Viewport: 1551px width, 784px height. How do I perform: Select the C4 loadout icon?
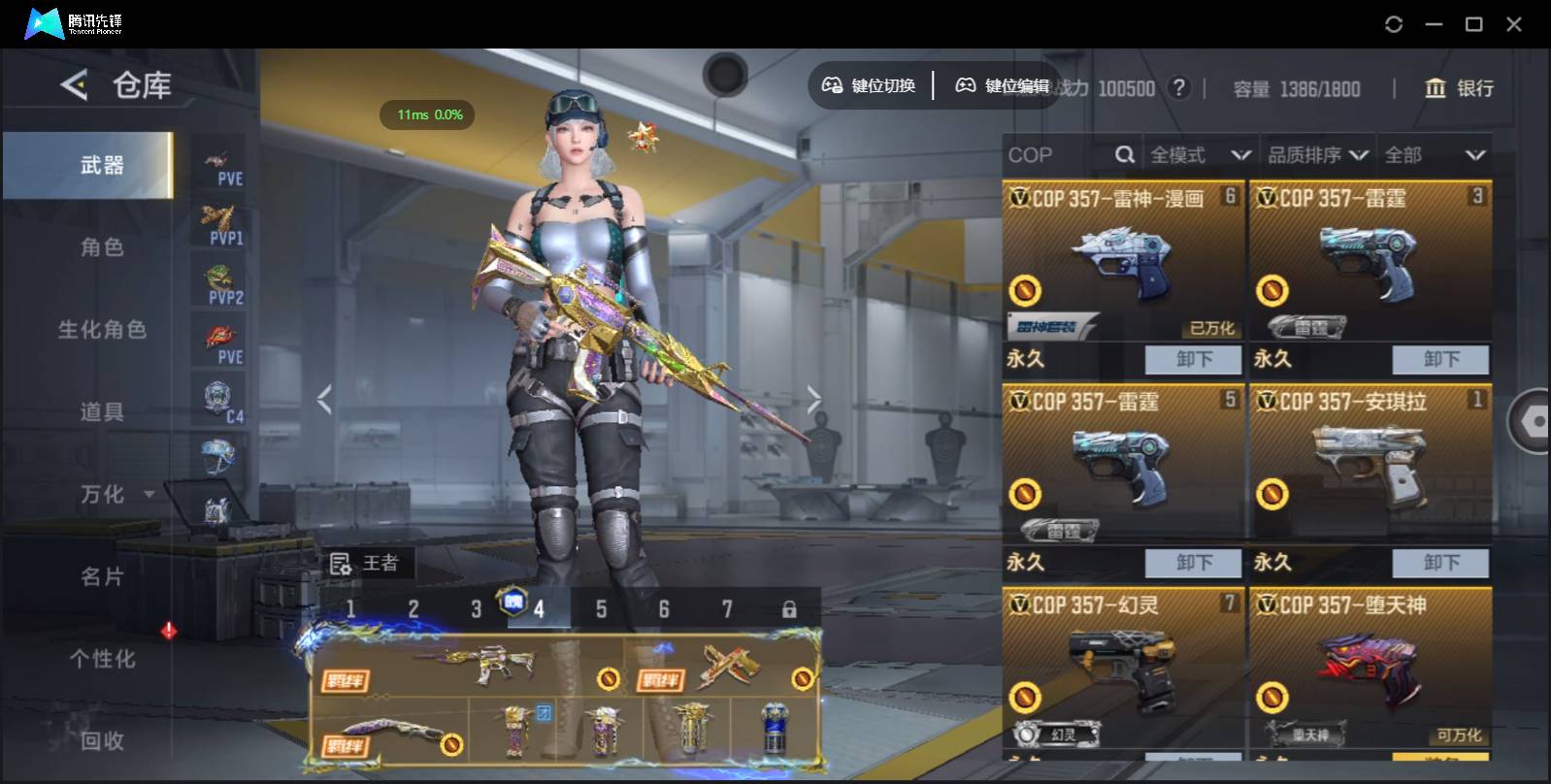pos(221,403)
